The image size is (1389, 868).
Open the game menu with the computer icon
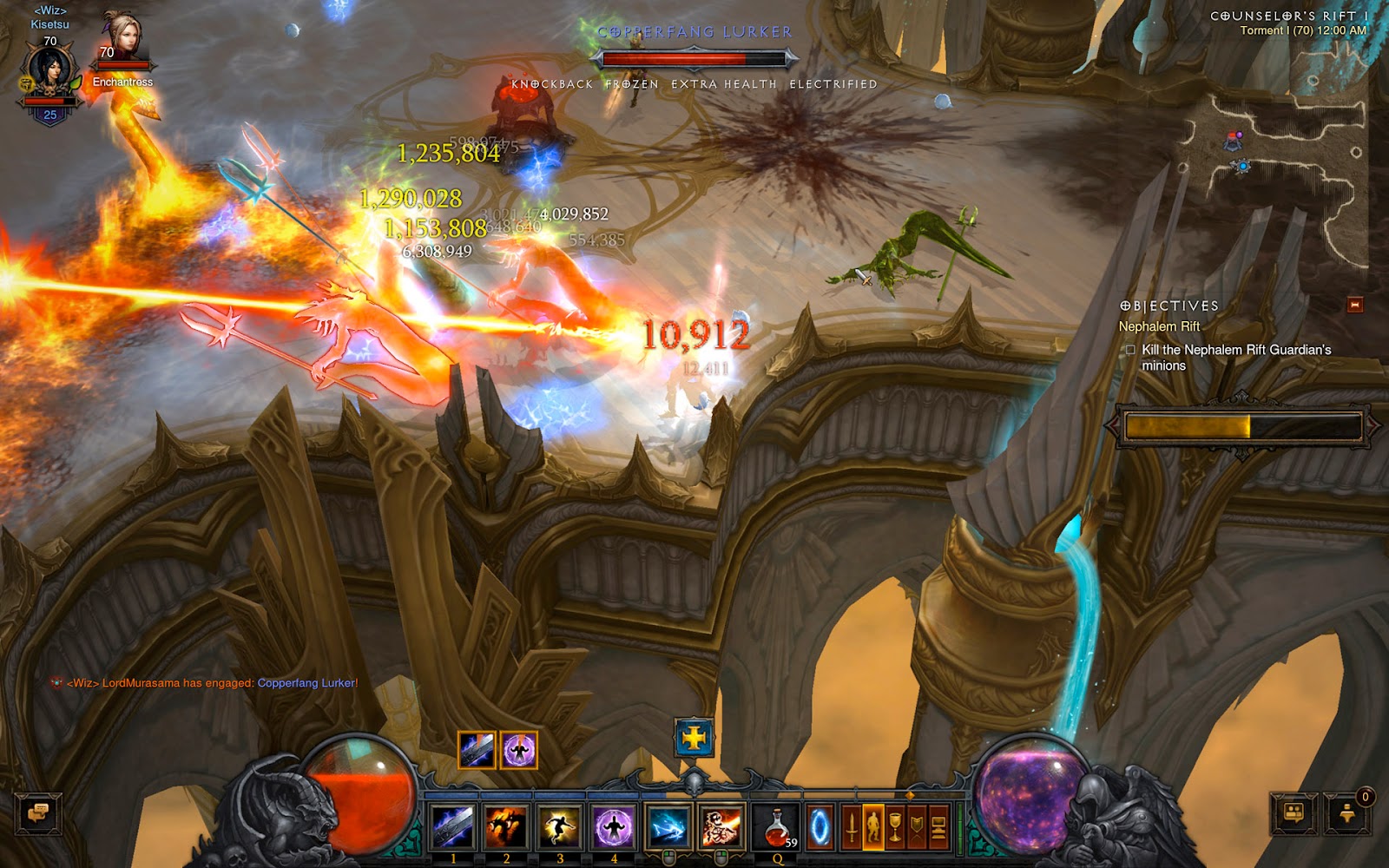coord(938,826)
